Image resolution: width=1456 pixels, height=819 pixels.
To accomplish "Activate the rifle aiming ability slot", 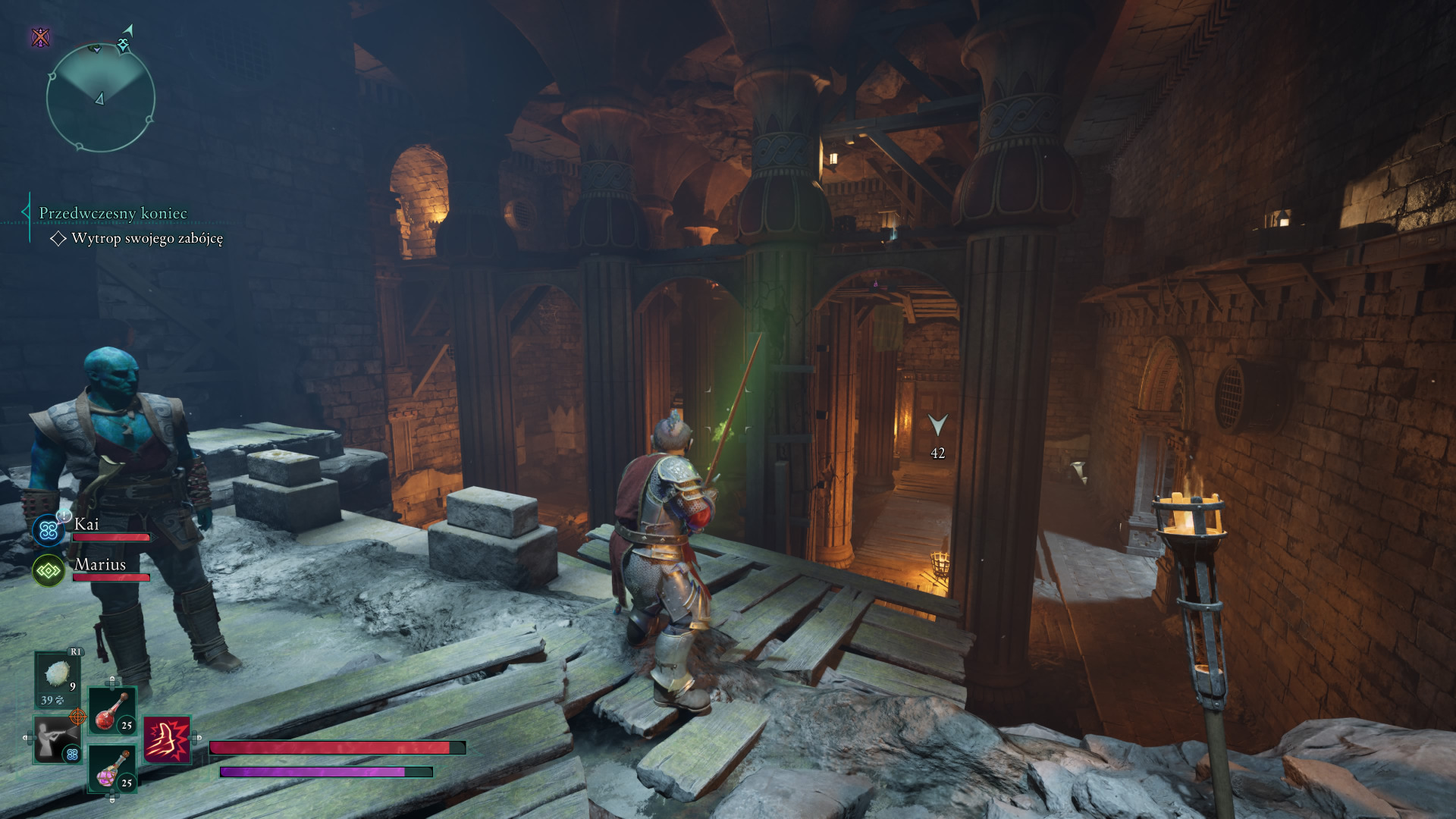I will (57, 739).
